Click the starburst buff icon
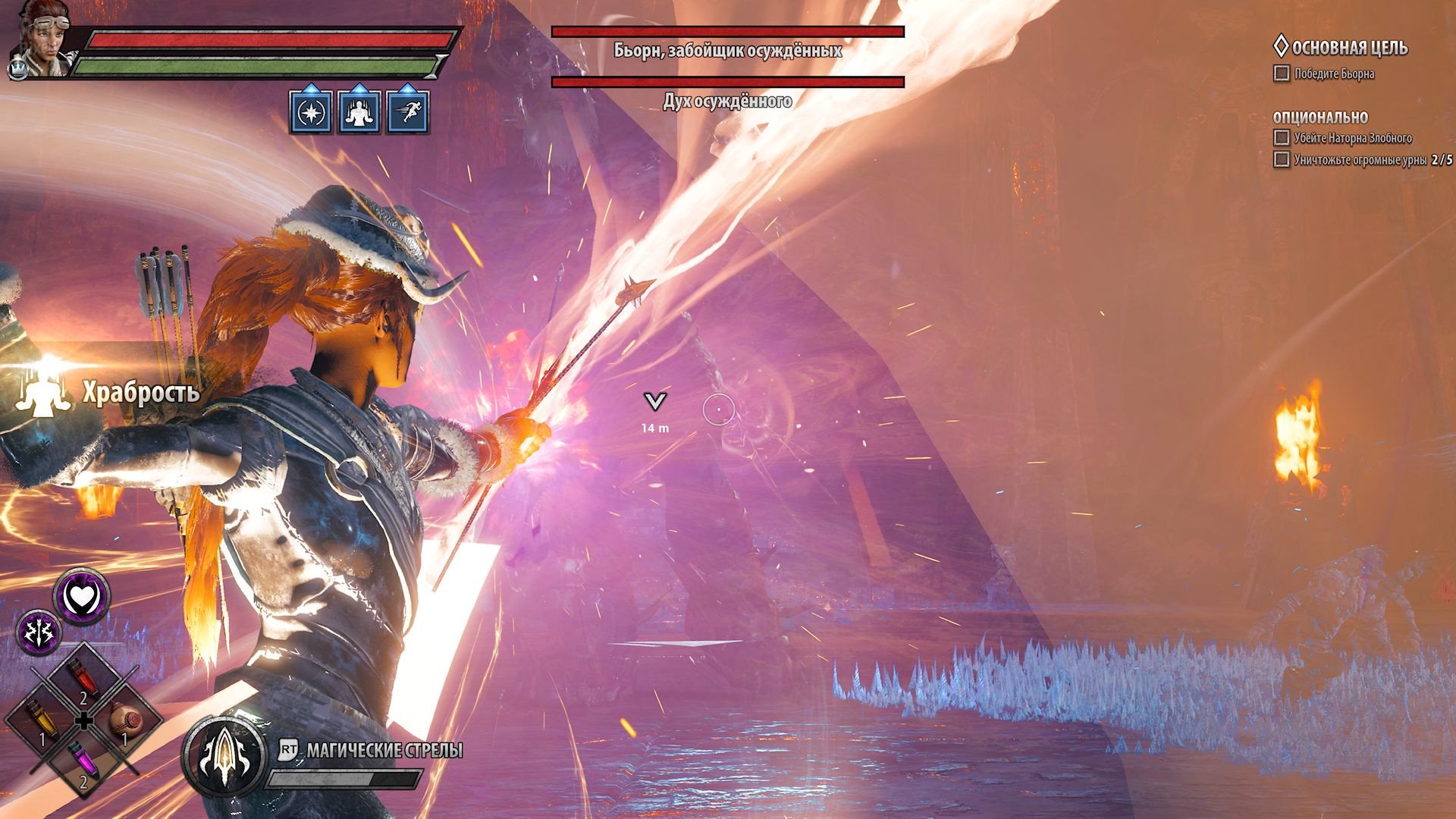Image resolution: width=1456 pixels, height=819 pixels. click(311, 112)
